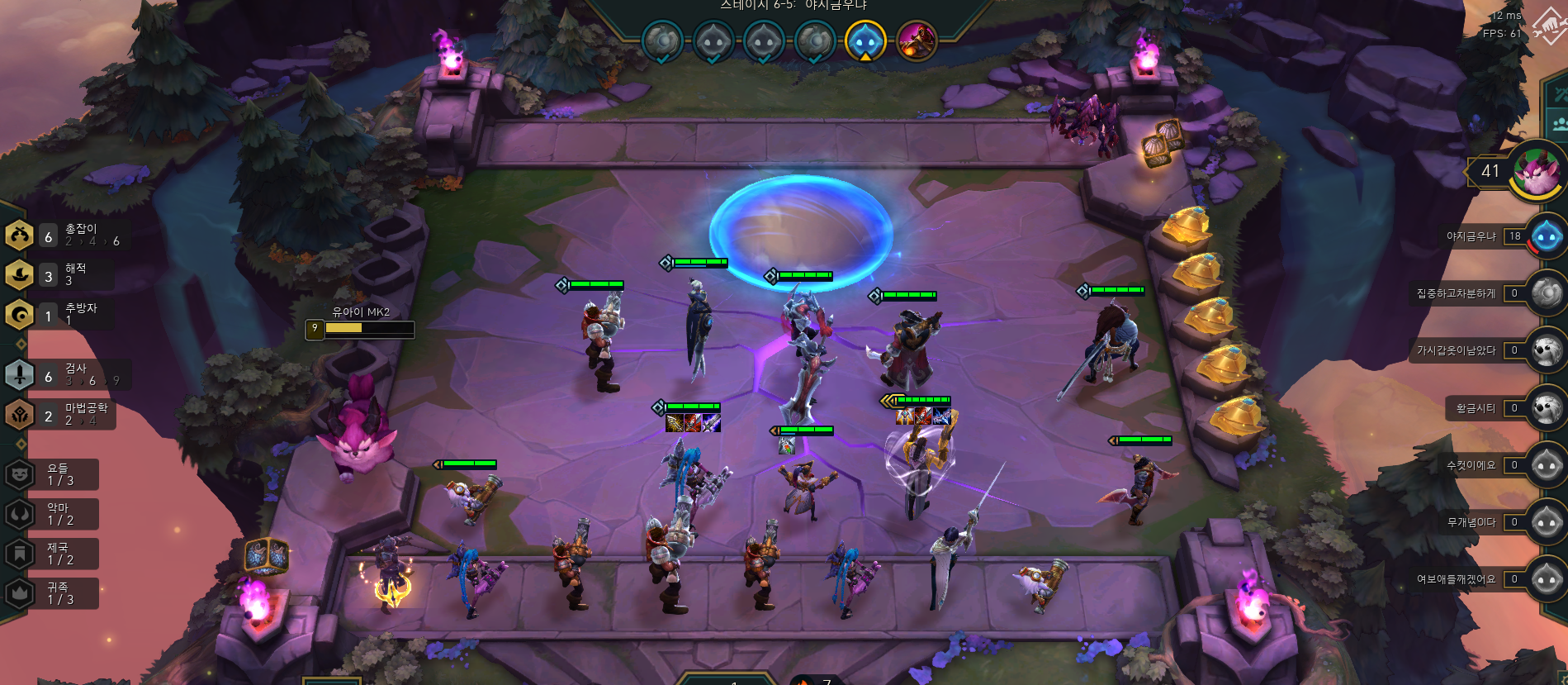Open the 해적 (Pirate) trait entry
Viewport: 1568px width, 685px height.
click(66, 274)
